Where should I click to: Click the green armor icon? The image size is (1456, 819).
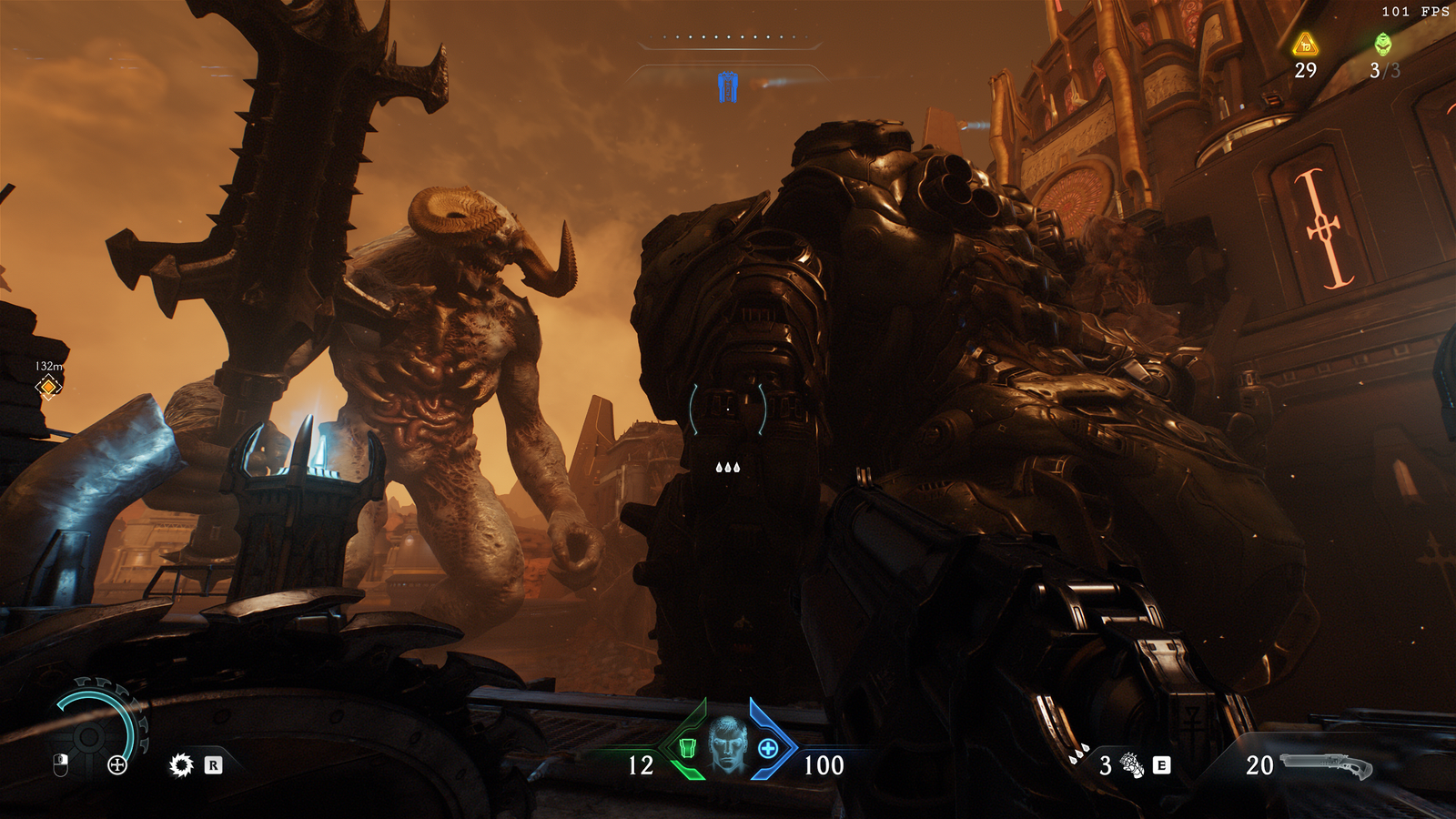coord(688,749)
